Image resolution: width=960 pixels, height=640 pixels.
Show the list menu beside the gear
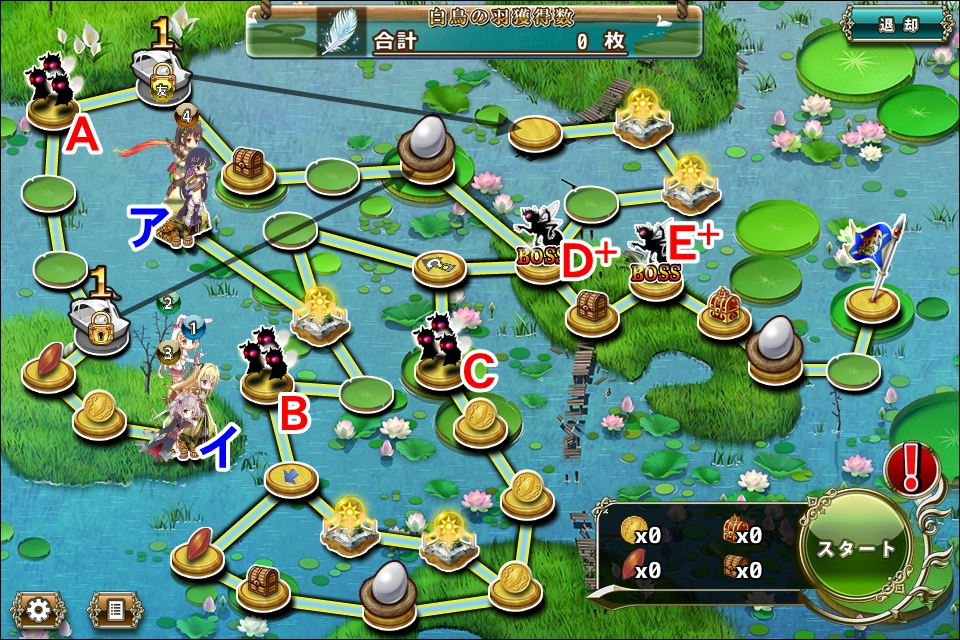(113, 609)
